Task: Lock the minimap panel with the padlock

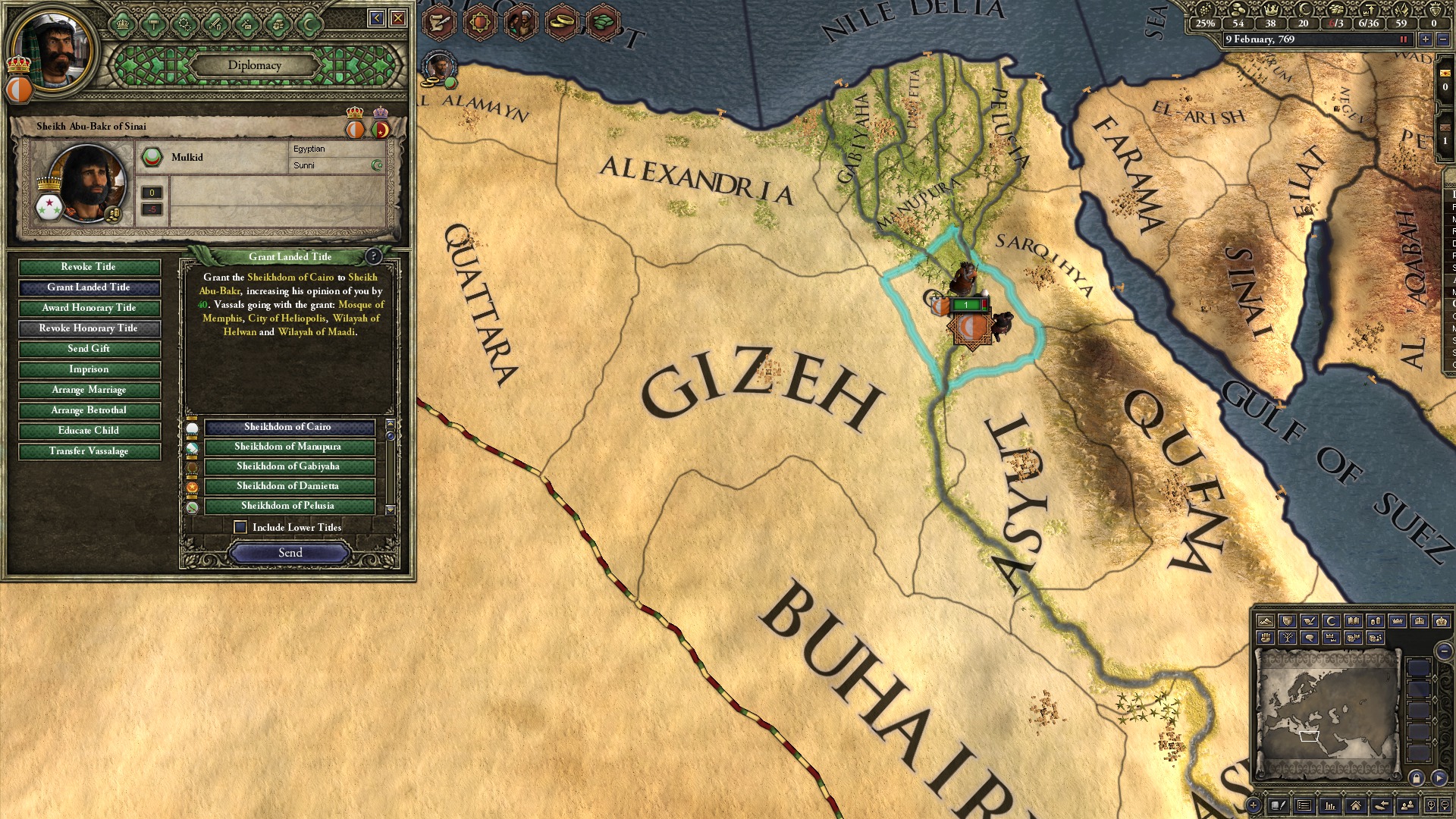Action: pos(1417,777)
